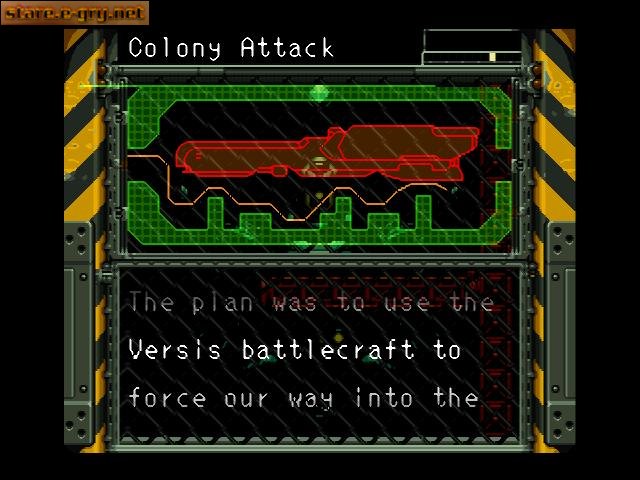Click the stare-e-gry.net watermark logo
The image size is (640, 480).
[x=75, y=13]
